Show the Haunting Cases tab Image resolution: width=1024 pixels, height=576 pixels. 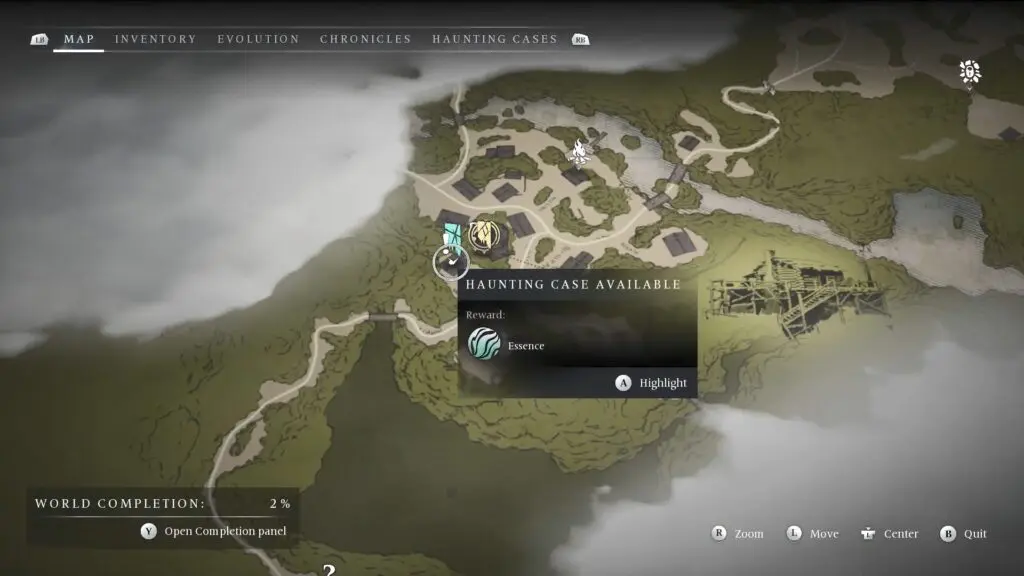pos(494,39)
